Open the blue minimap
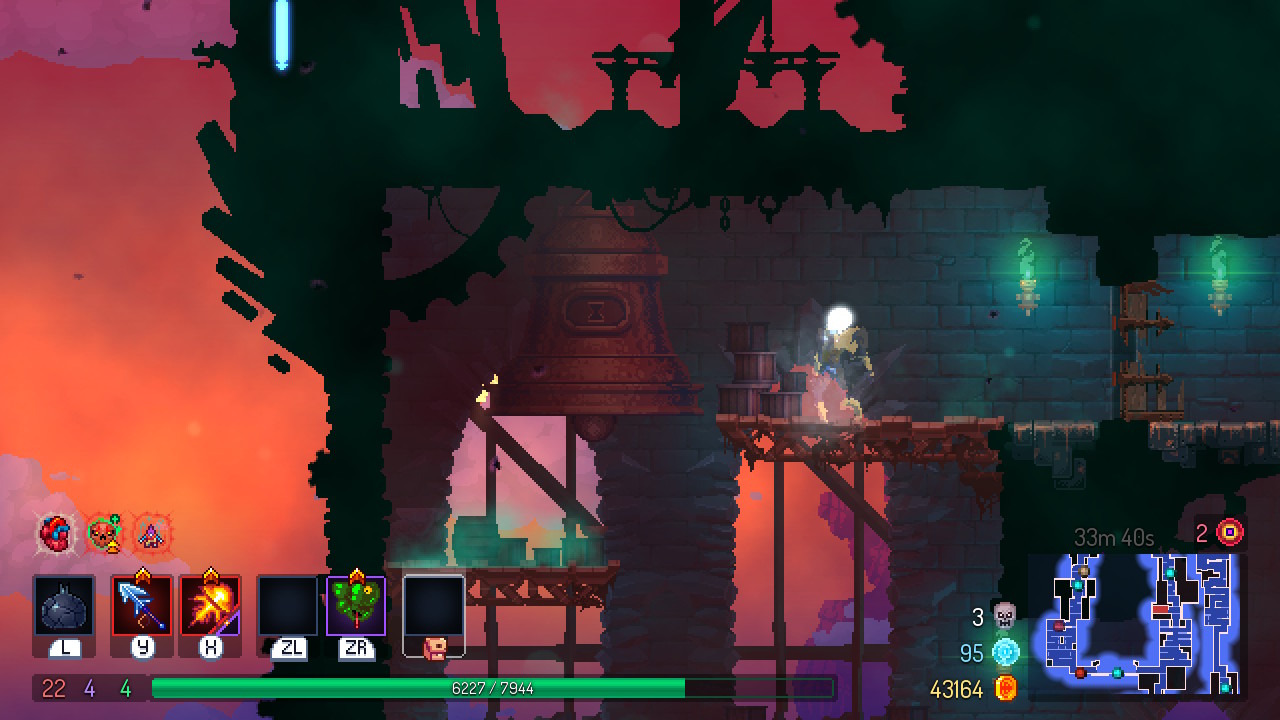This screenshot has height=720, width=1280. [1137, 625]
